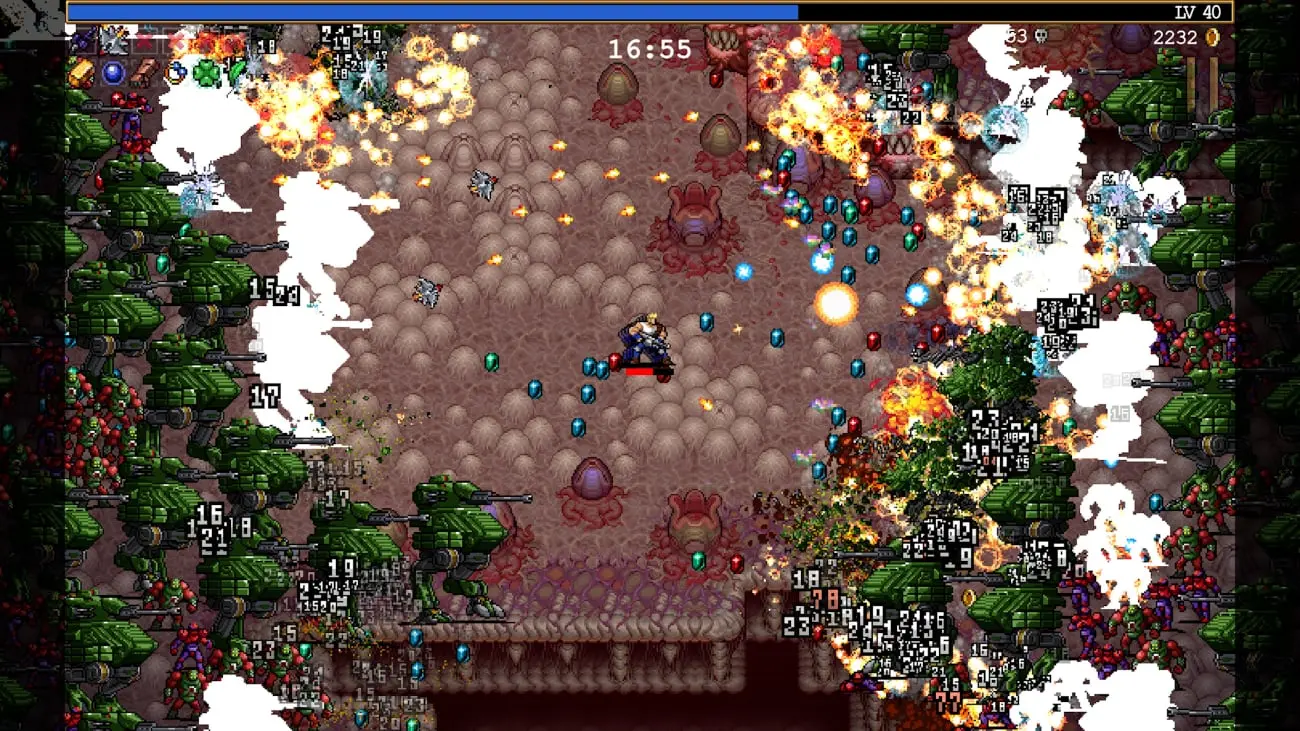
Task: Select the four-leaf clover item icon
Action: pos(207,72)
